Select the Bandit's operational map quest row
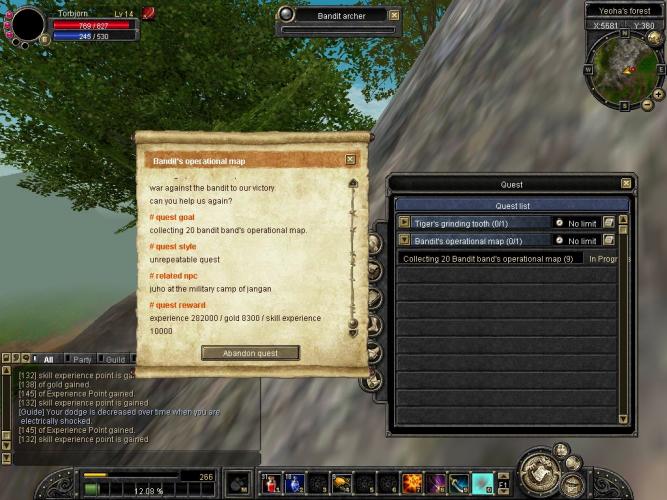Screen dimensions: 667x500 point(480,240)
